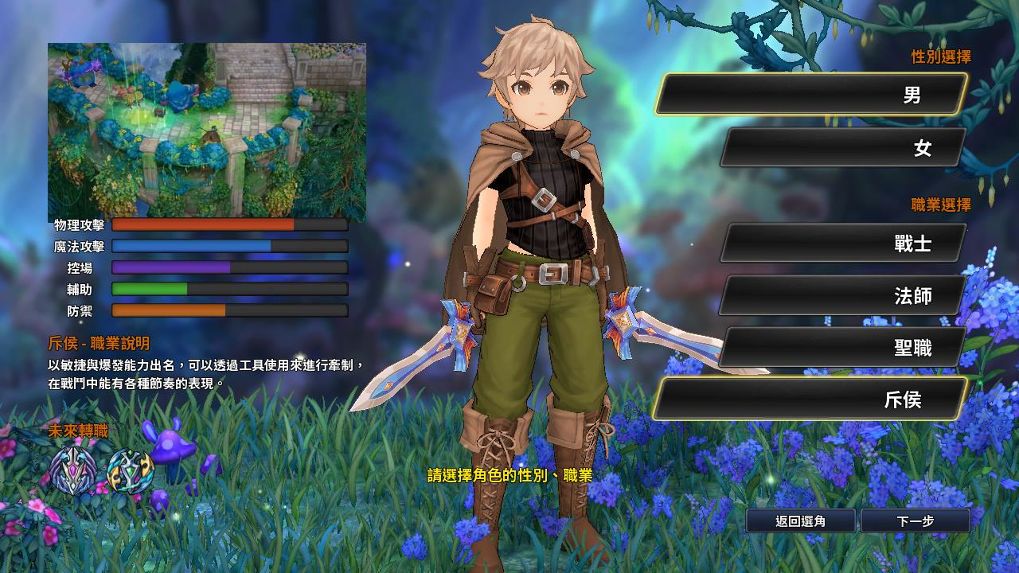Select the Scout class 斥侯
Screen dimensions: 1019x573
click(811, 399)
